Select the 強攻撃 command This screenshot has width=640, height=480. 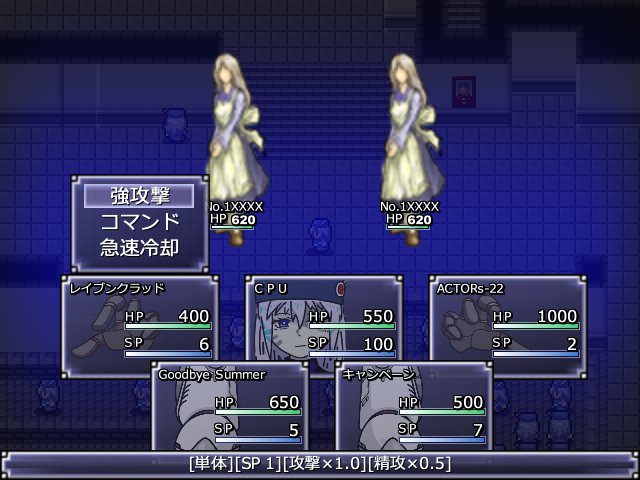coord(140,196)
